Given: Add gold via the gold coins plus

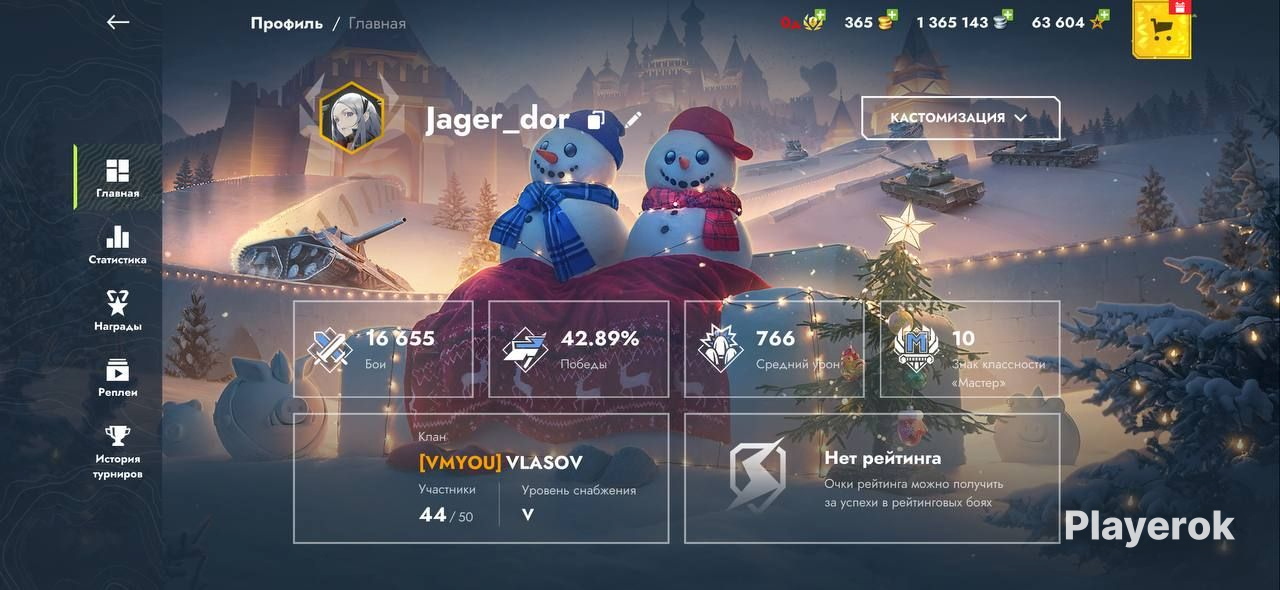Looking at the screenshot, I should click(x=892, y=16).
